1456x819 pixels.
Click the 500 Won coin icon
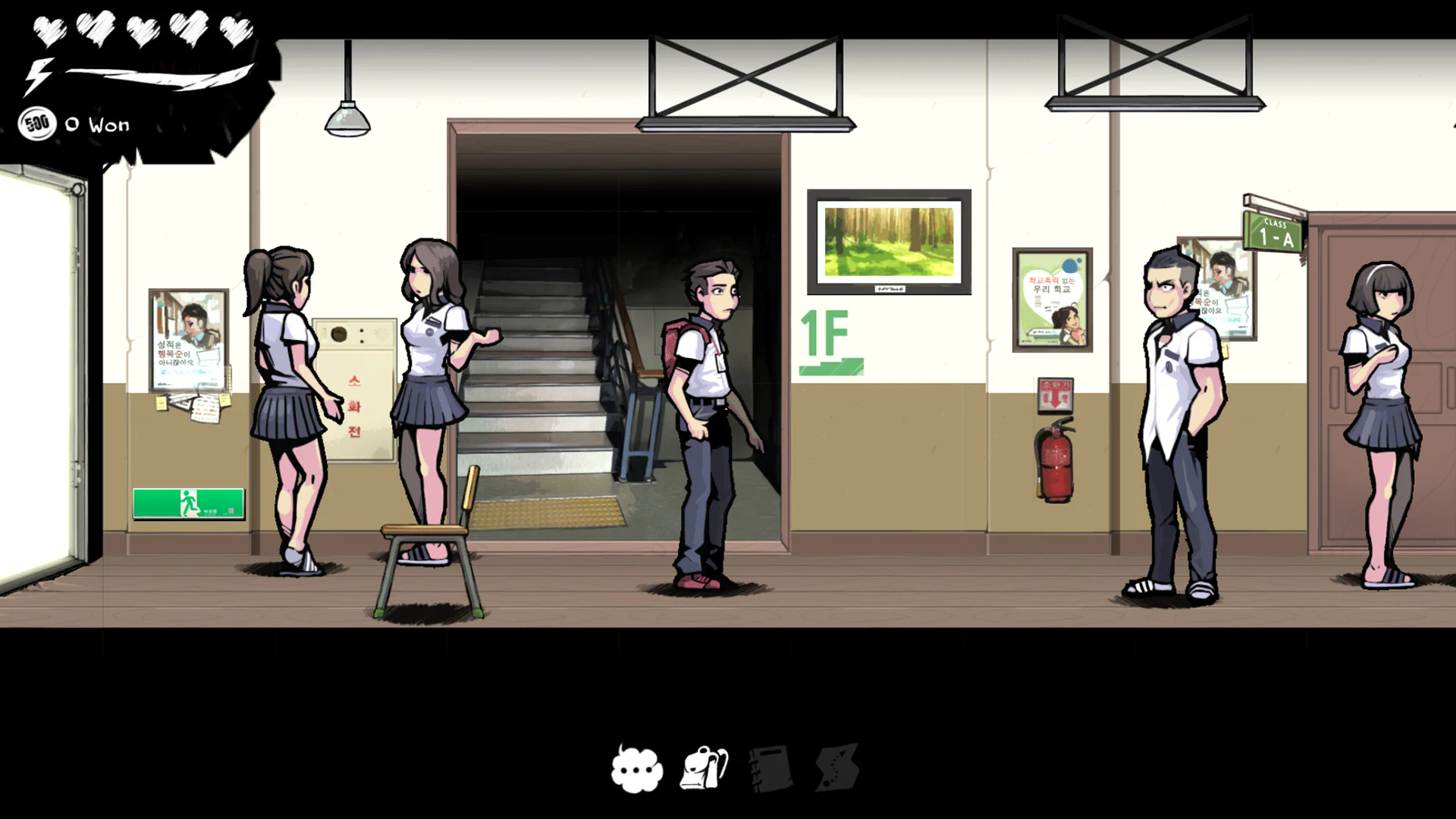(x=37, y=122)
